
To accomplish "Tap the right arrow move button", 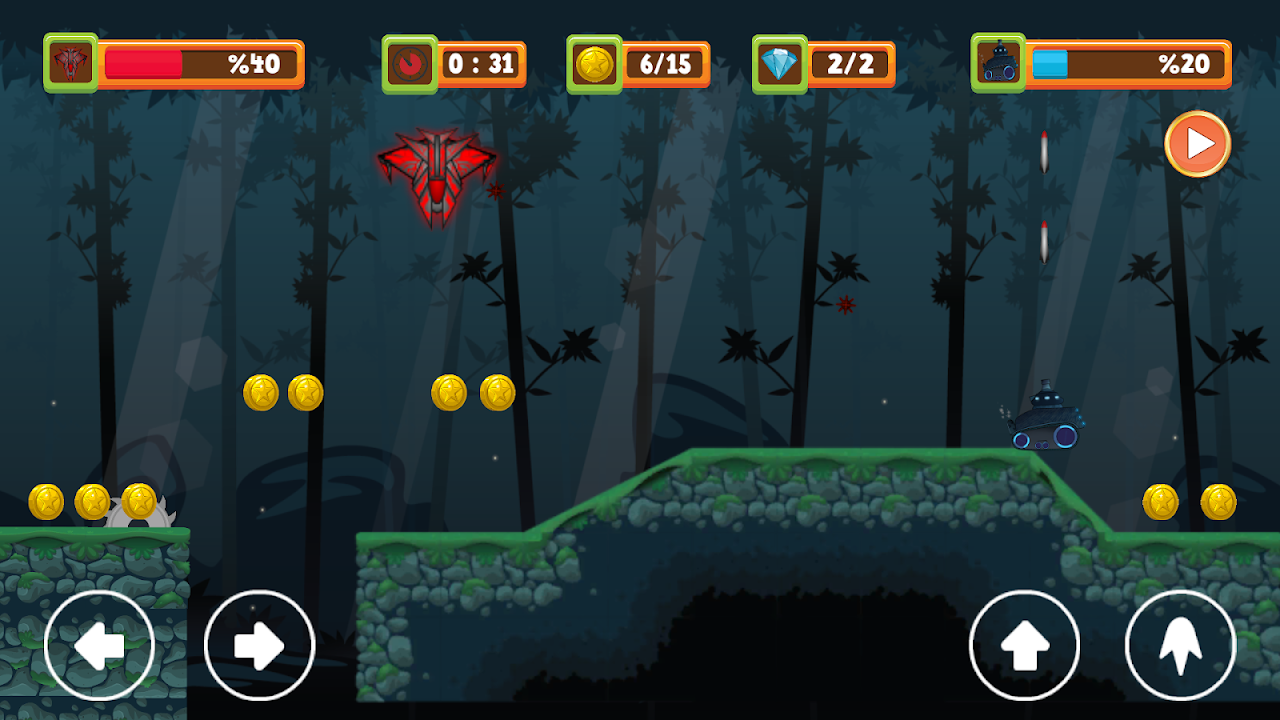I will pos(259,646).
